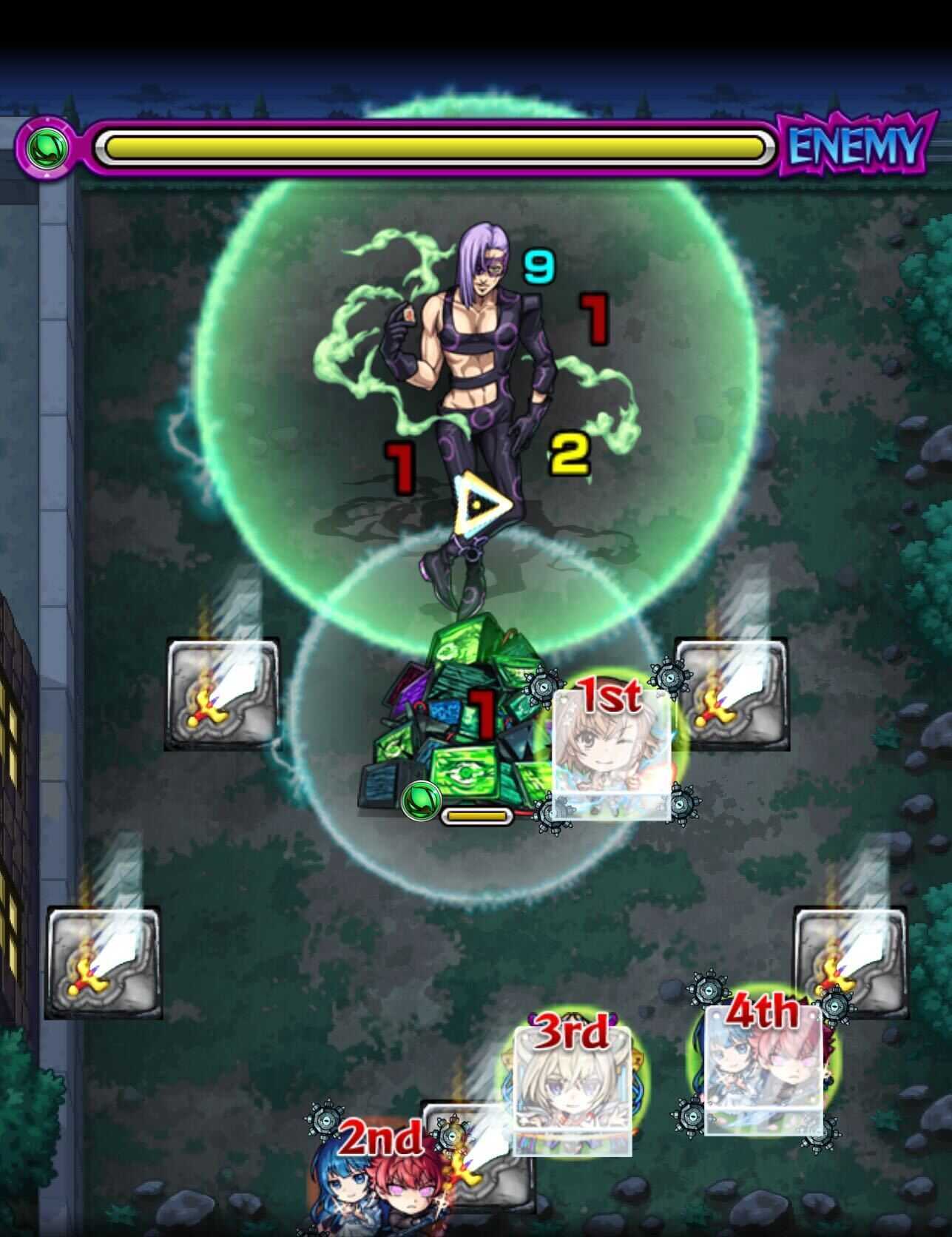Select the 3rd ally character
This screenshot has height=1237, width=952.
(573, 1095)
